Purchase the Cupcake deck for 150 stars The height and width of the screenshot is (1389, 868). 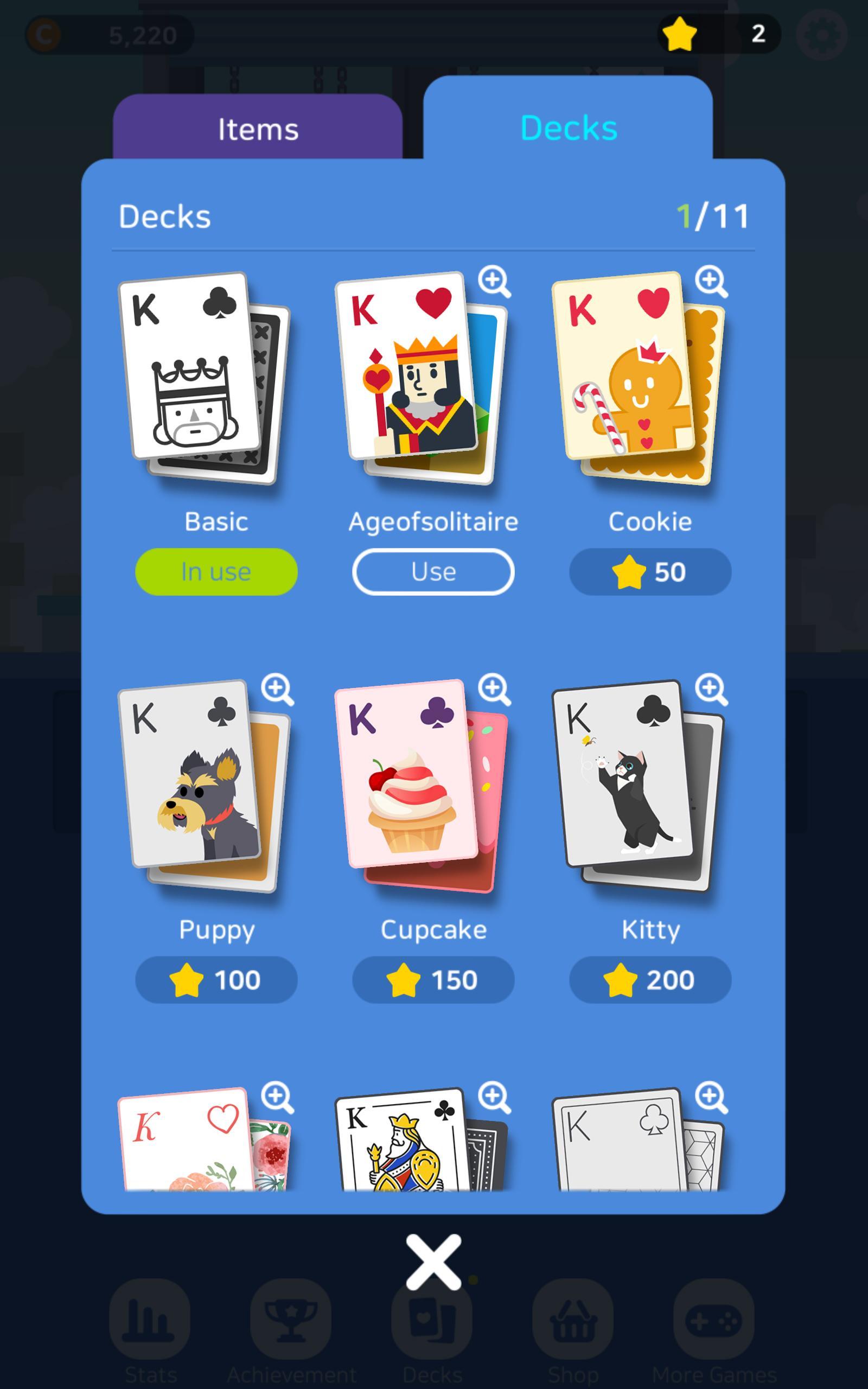(433, 980)
